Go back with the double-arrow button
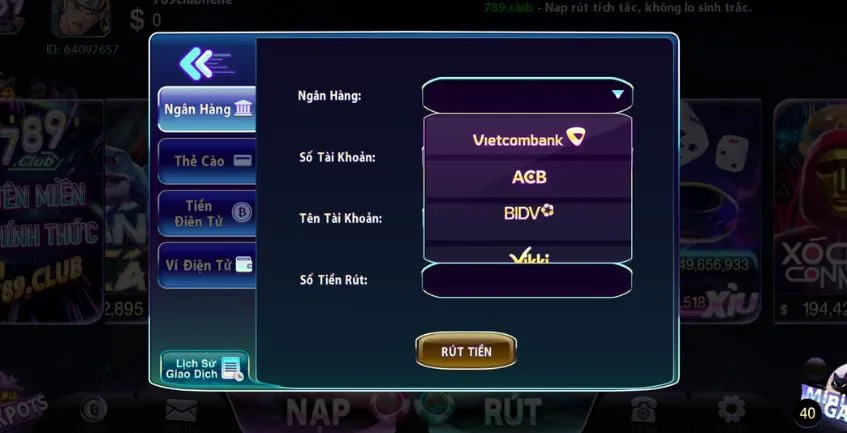The image size is (847, 433). click(x=203, y=64)
